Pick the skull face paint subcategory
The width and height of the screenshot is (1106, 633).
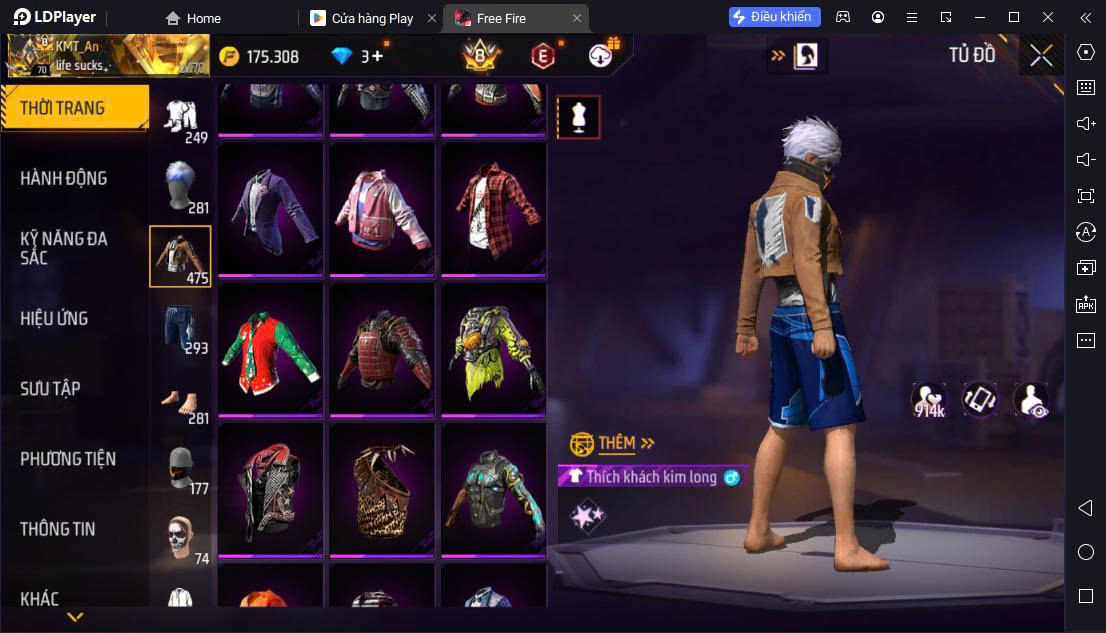181,538
